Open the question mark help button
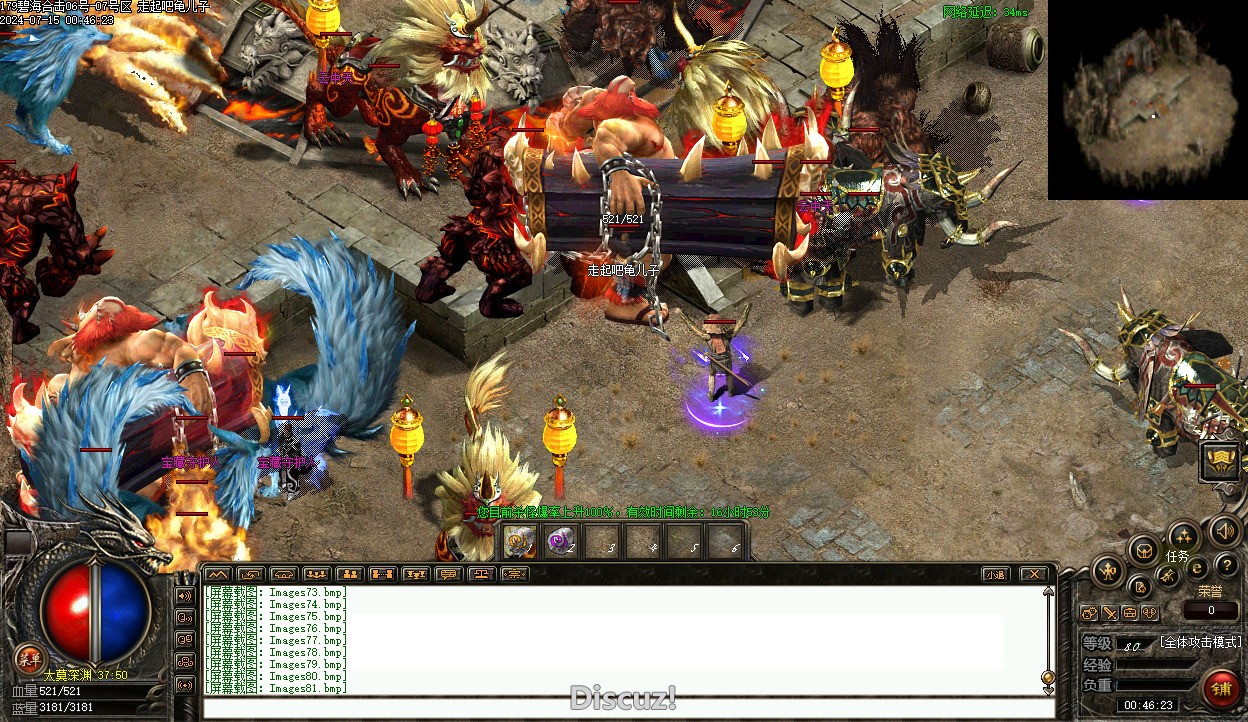The height and width of the screenshot is (722, 1248). (1226, 567)
